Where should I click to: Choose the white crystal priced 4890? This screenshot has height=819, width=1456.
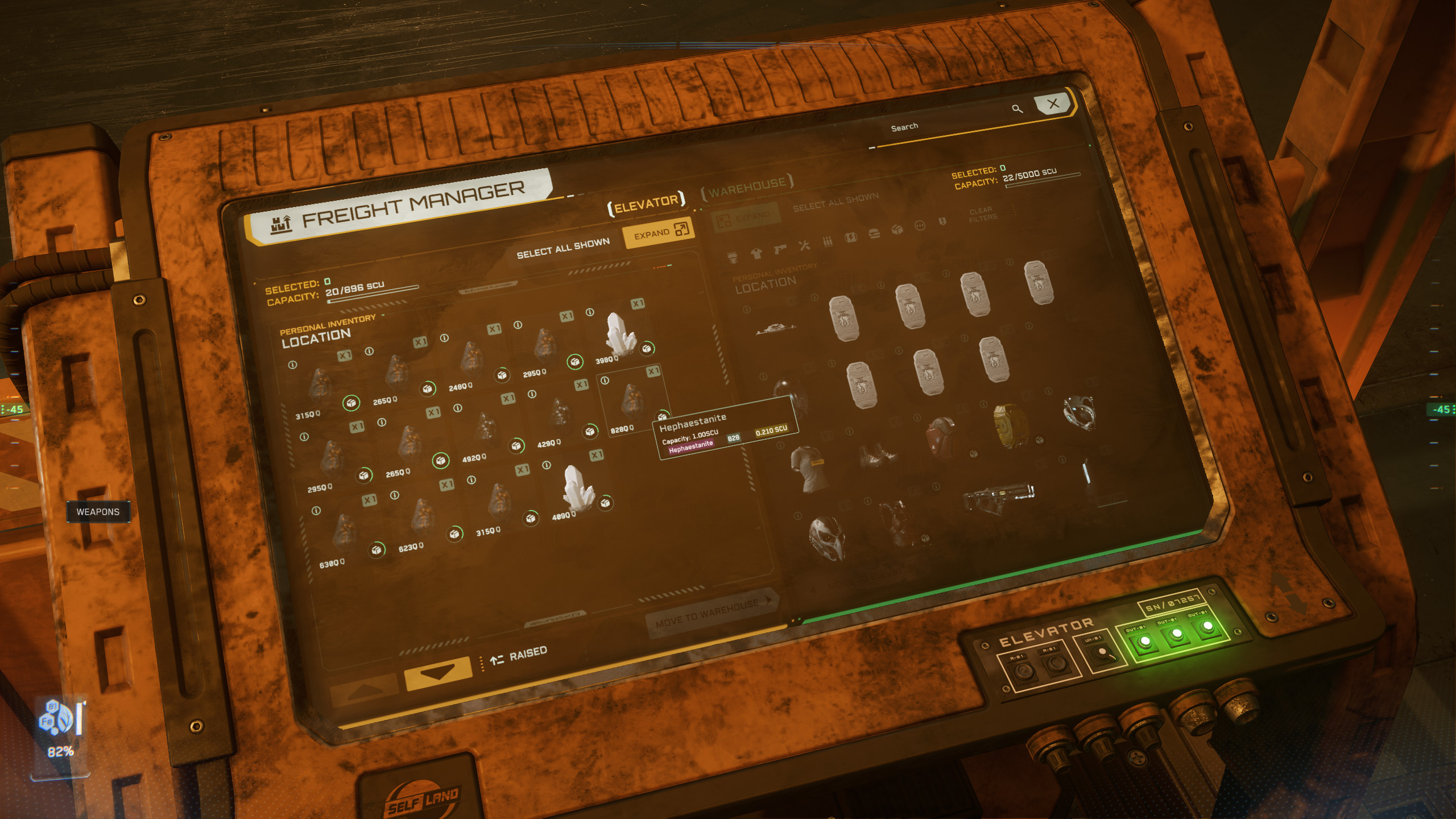pyautogui.click(x=576, y=488)
